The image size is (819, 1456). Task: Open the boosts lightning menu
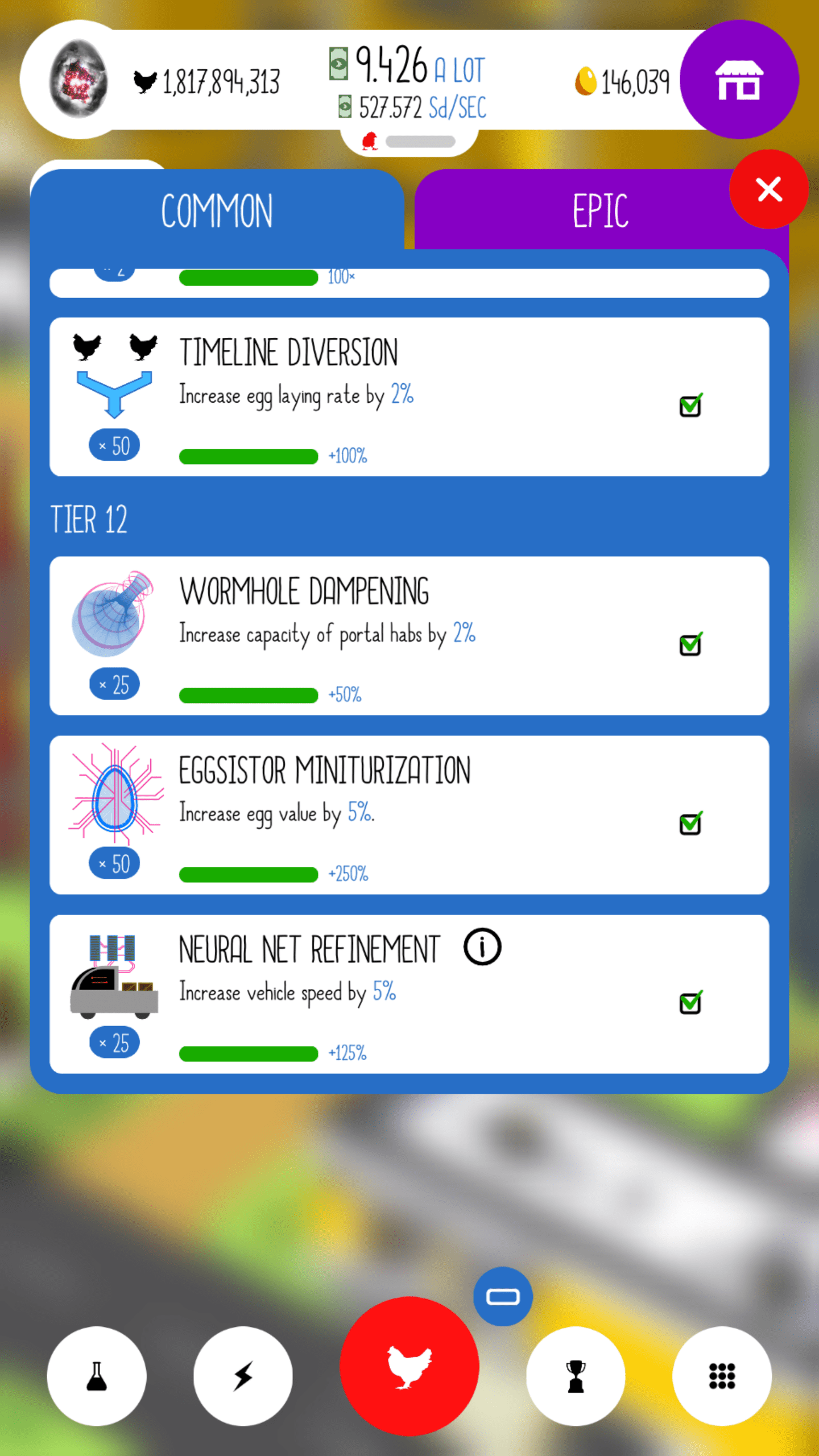pos(243,1376)
